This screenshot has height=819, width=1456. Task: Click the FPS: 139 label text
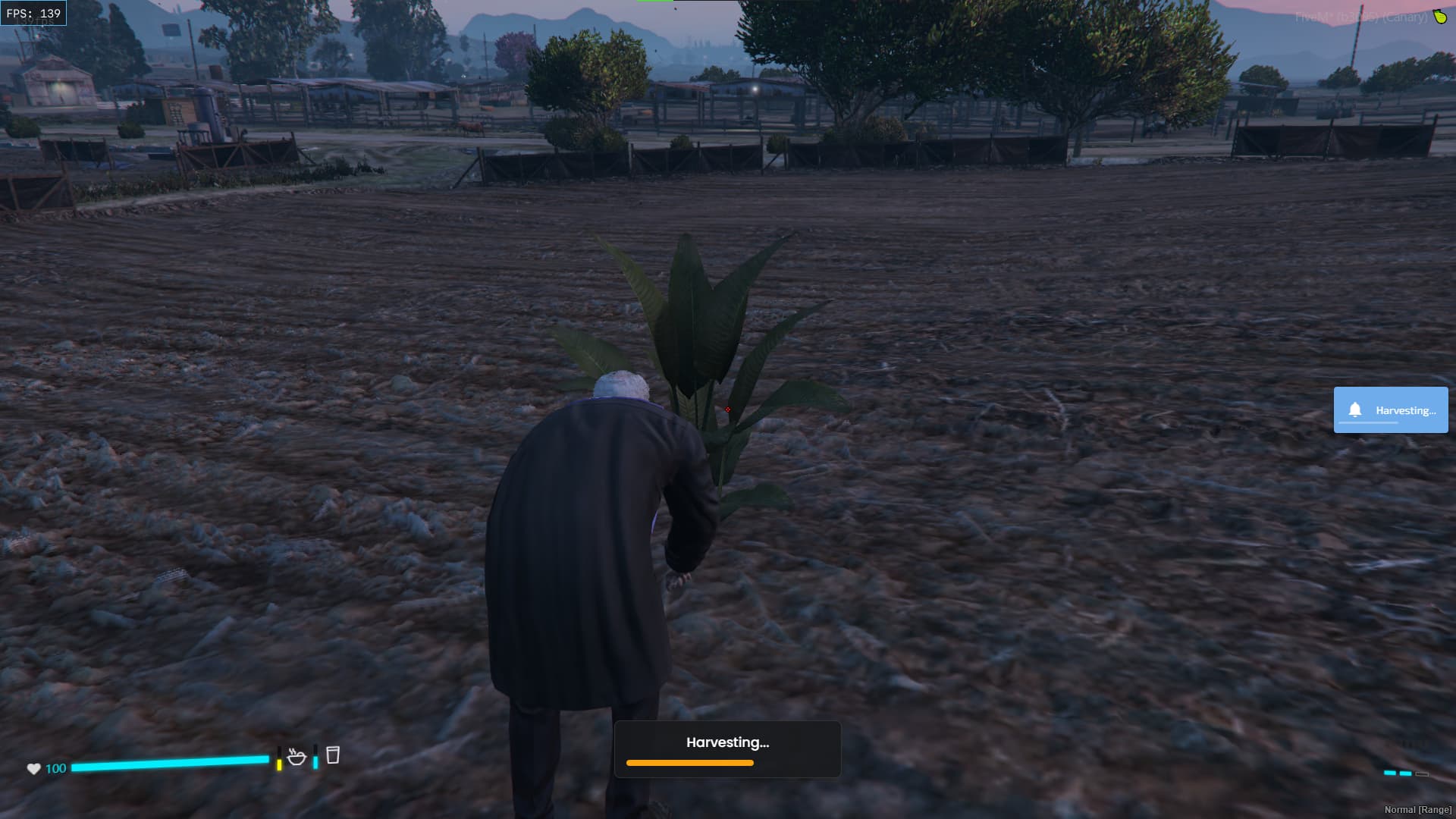click(34, 12)
